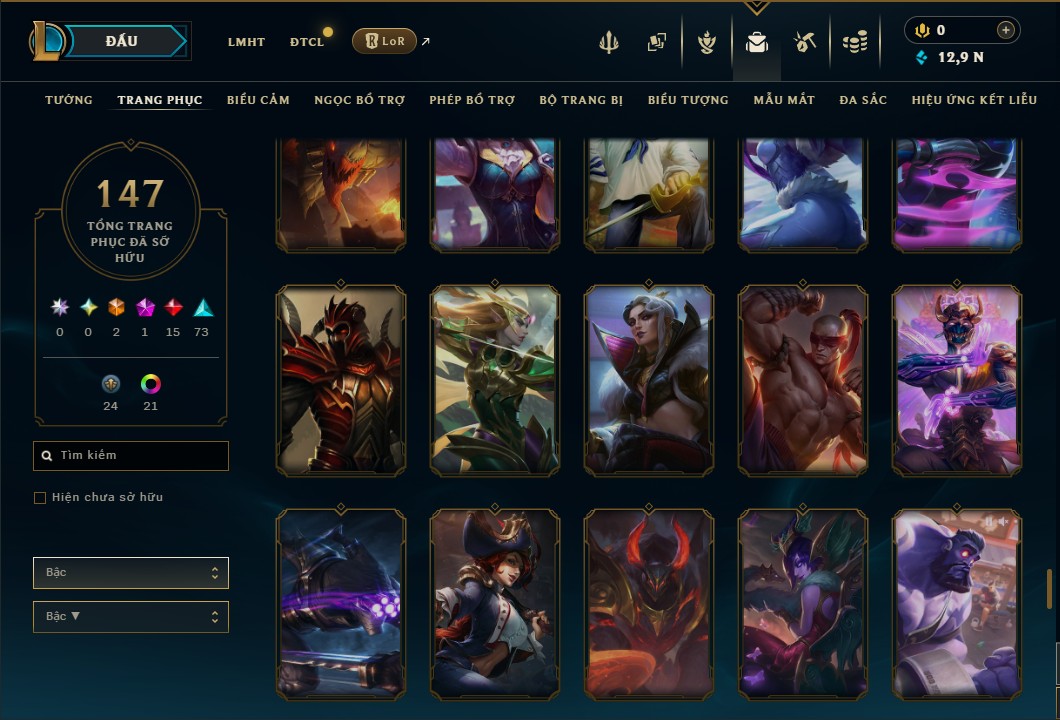This screenshot has width=1060, height=720.
Task: Show the MẪU MẮT tab
Action: pyautogui.click(x=784, y=100)
